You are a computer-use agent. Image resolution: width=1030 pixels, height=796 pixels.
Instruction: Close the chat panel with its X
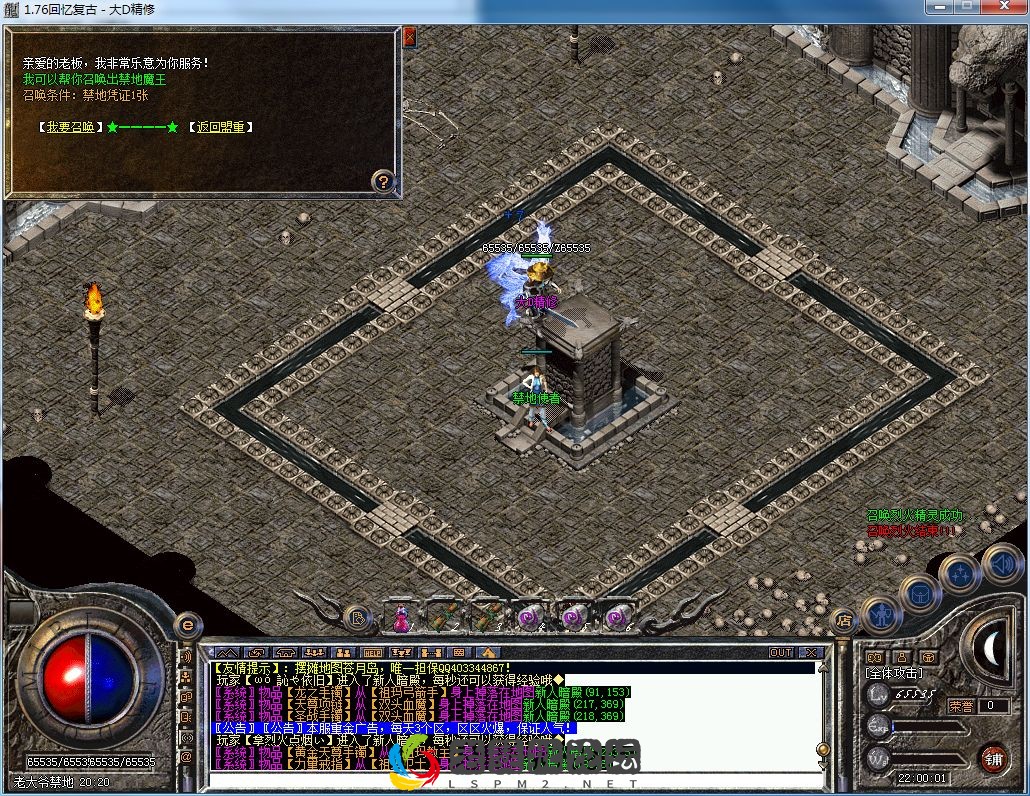[811, 653]
